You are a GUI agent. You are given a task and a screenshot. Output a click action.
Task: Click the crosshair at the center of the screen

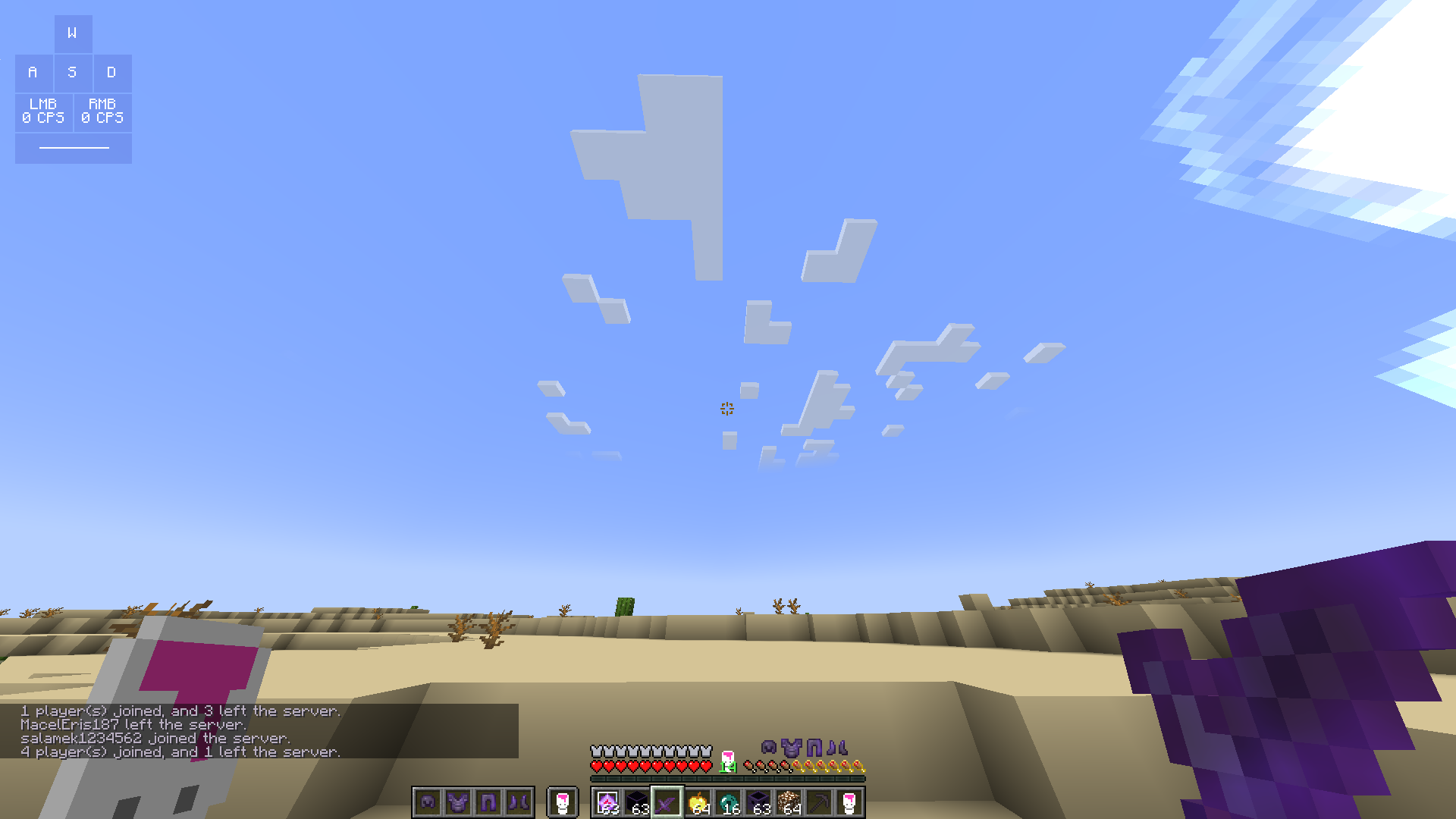click(727, 409)
